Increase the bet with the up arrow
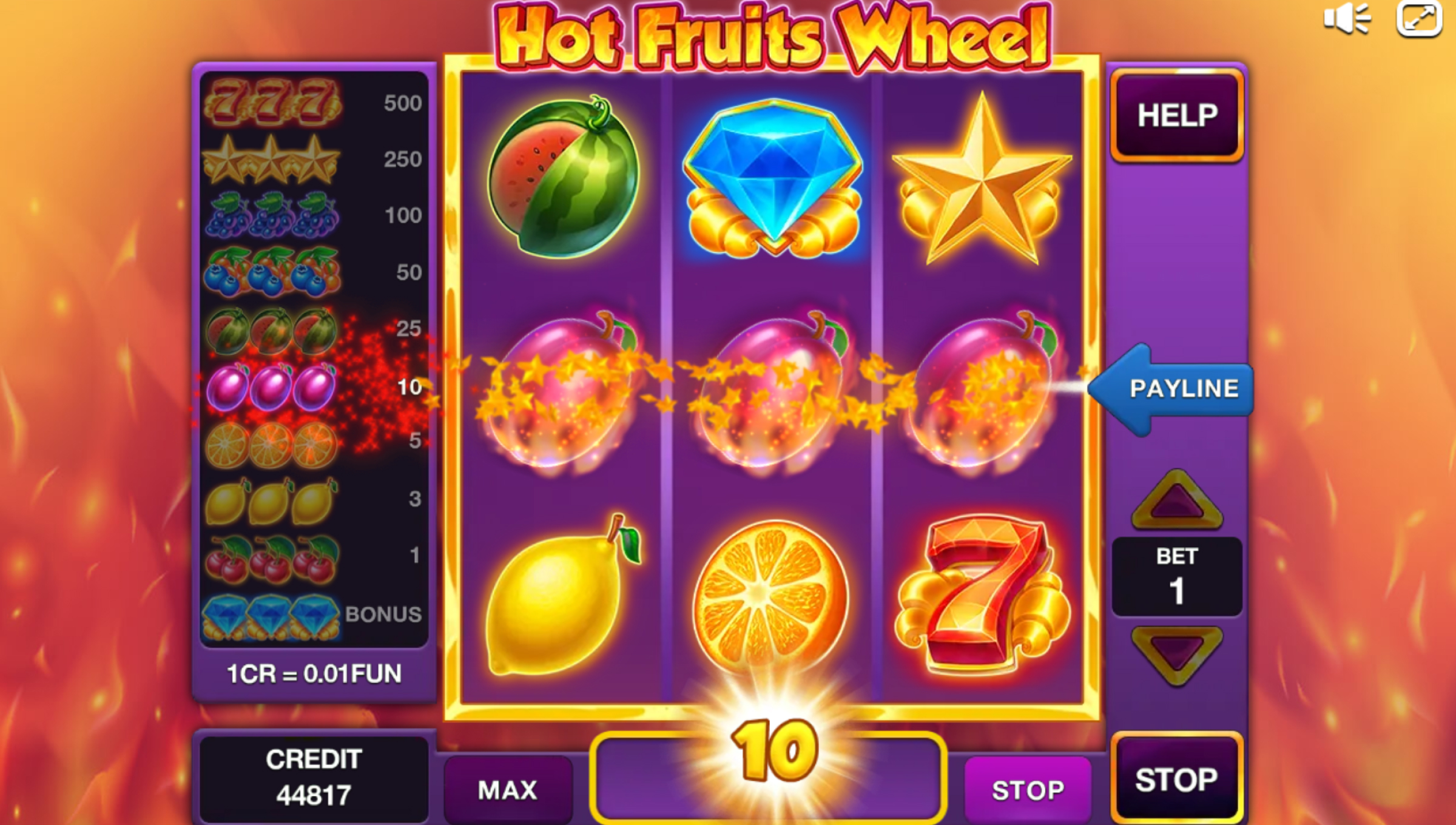Image resolution: width=1456 pixels, height=825 pixels. pyautogui.click(x=1177, y=501)
